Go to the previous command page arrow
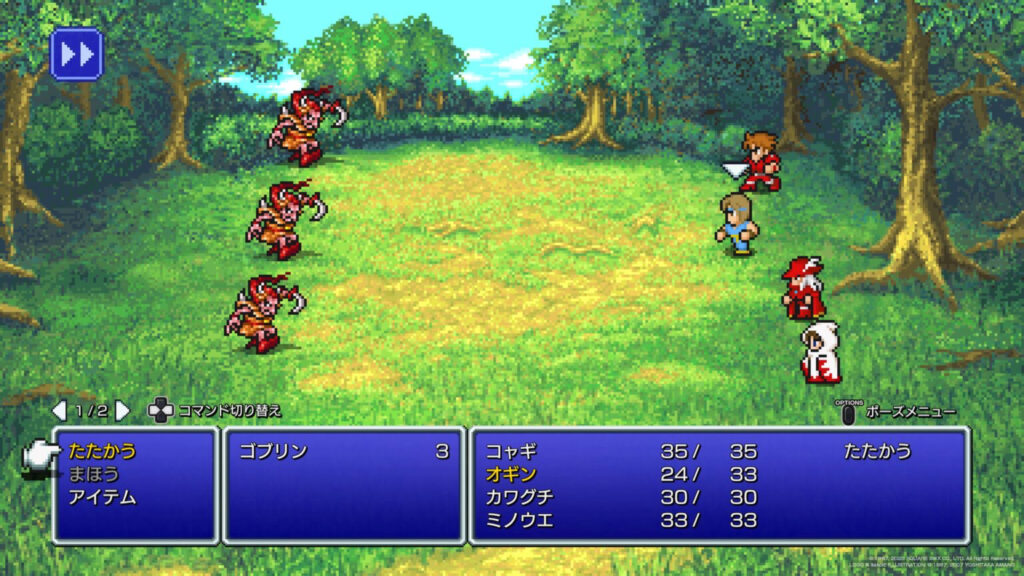Viewport: 1024px width, 576px height. [59, 411]
